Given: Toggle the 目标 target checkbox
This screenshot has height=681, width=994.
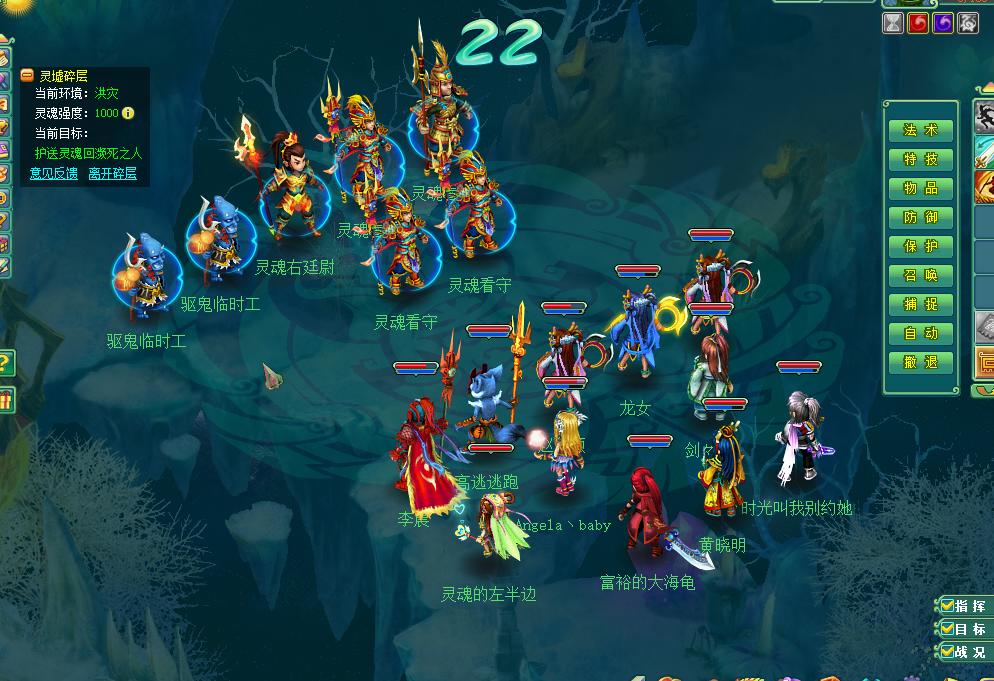Looking at the screenshot, I should 946,628.
